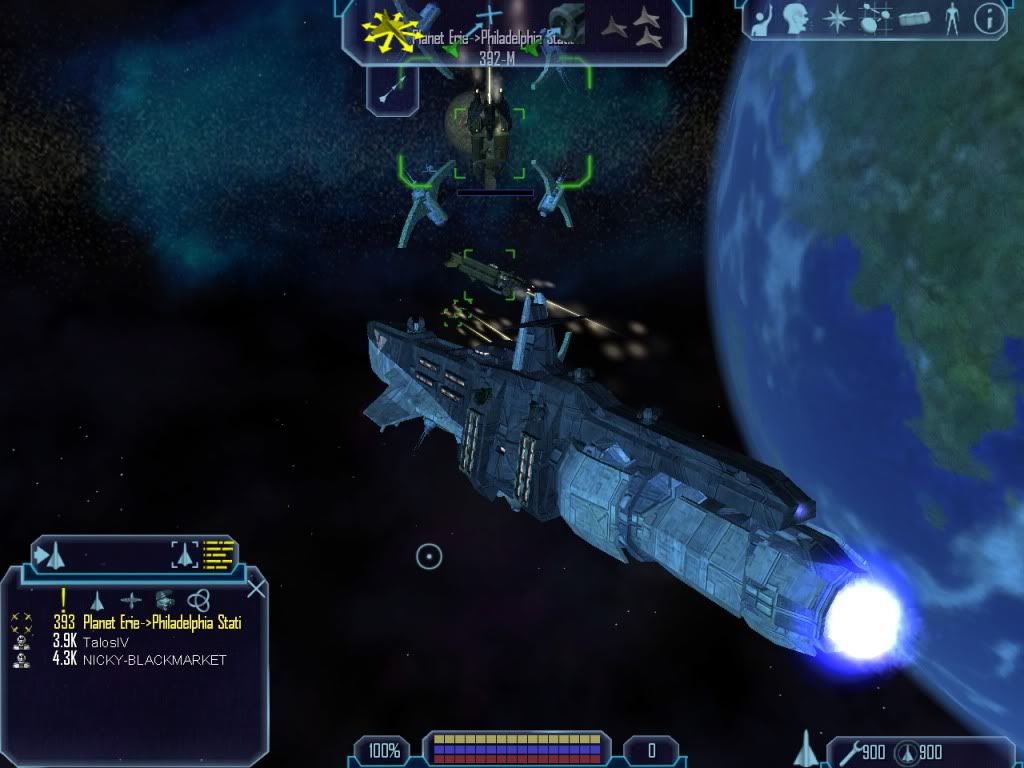Switch to the yellow contact list view
Image resolution: width=1024 pixels, height=768 pixels.
(217, 553)
